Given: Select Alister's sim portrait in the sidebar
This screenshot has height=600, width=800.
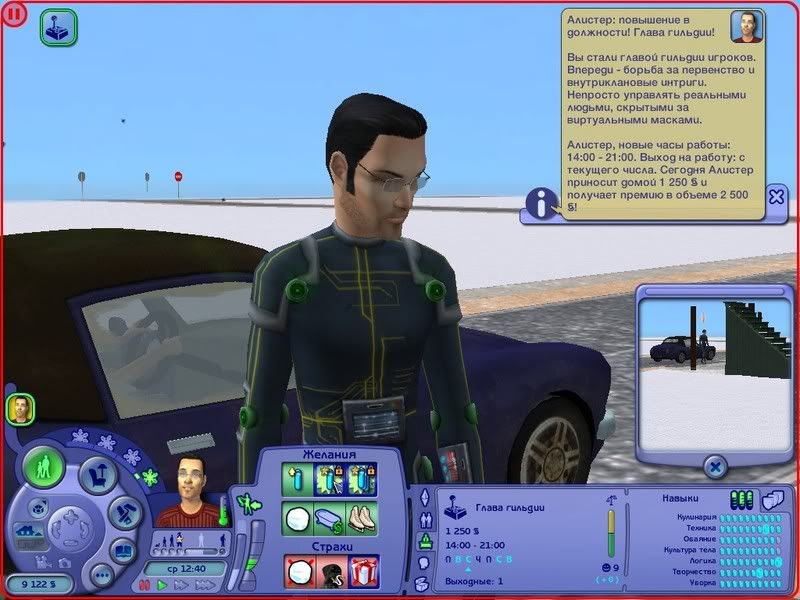Looking at the screenshot, I should 20,407.
